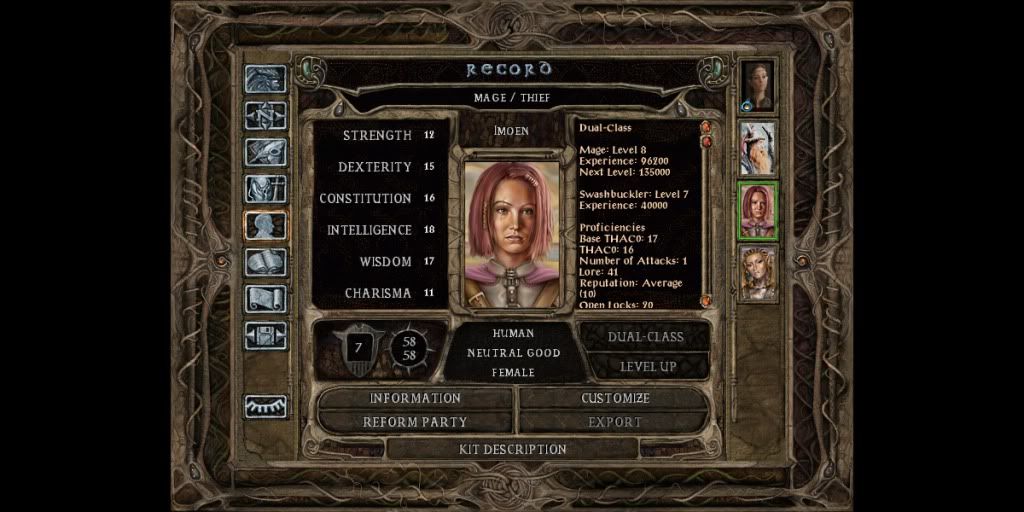The image size is (1024, 512).
Task: Select Imoen's pink-haired party portrait
Action: pyautogui.click(x=758, y=210)
